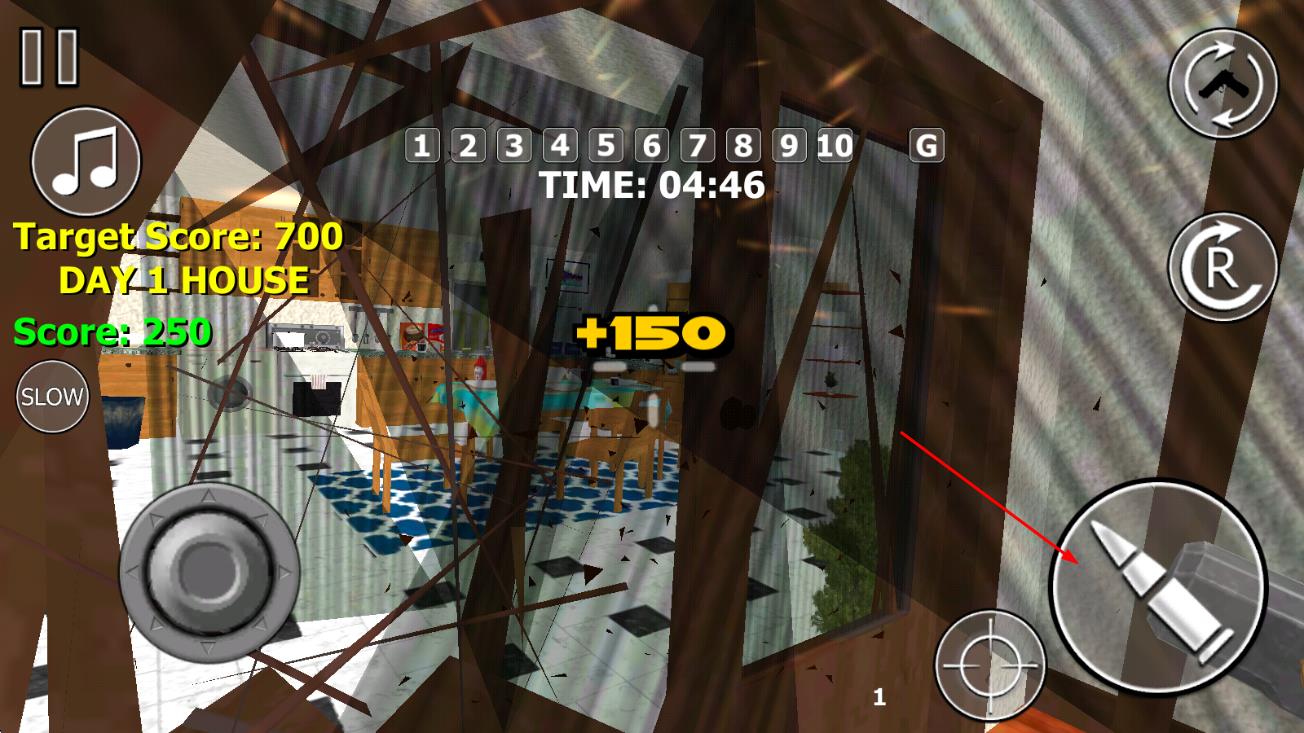Select the G slot
This screenshot has width=1304, height=733.
pos(927,146)
